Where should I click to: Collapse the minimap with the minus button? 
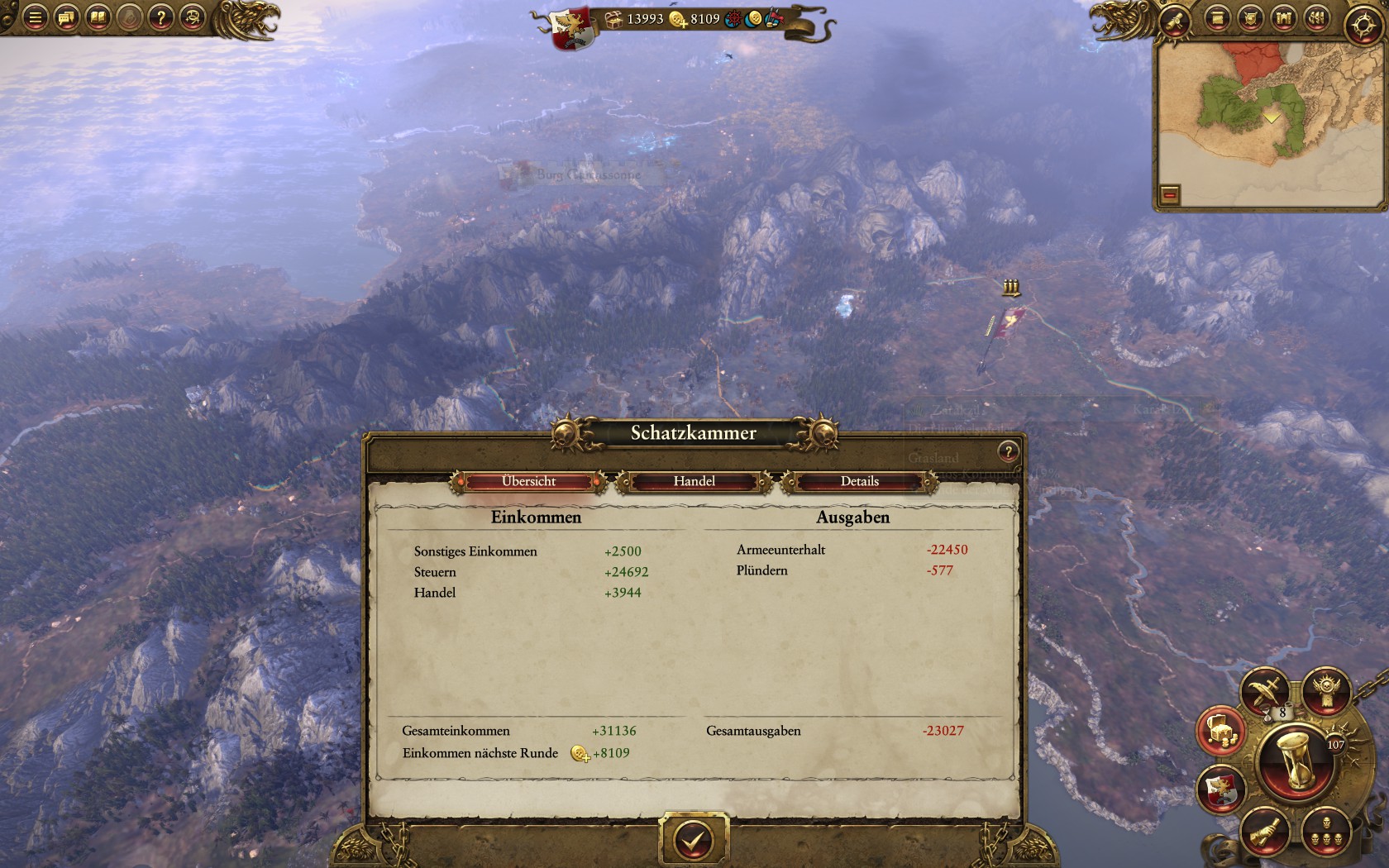click(x=1169, y=195)
